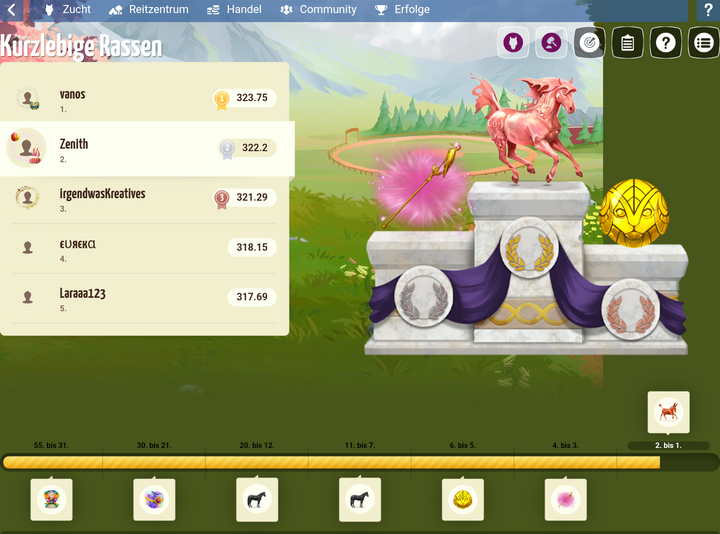Screen dimensions: 720x534
Task: Open the list icon button
Action: click(704, 43)
